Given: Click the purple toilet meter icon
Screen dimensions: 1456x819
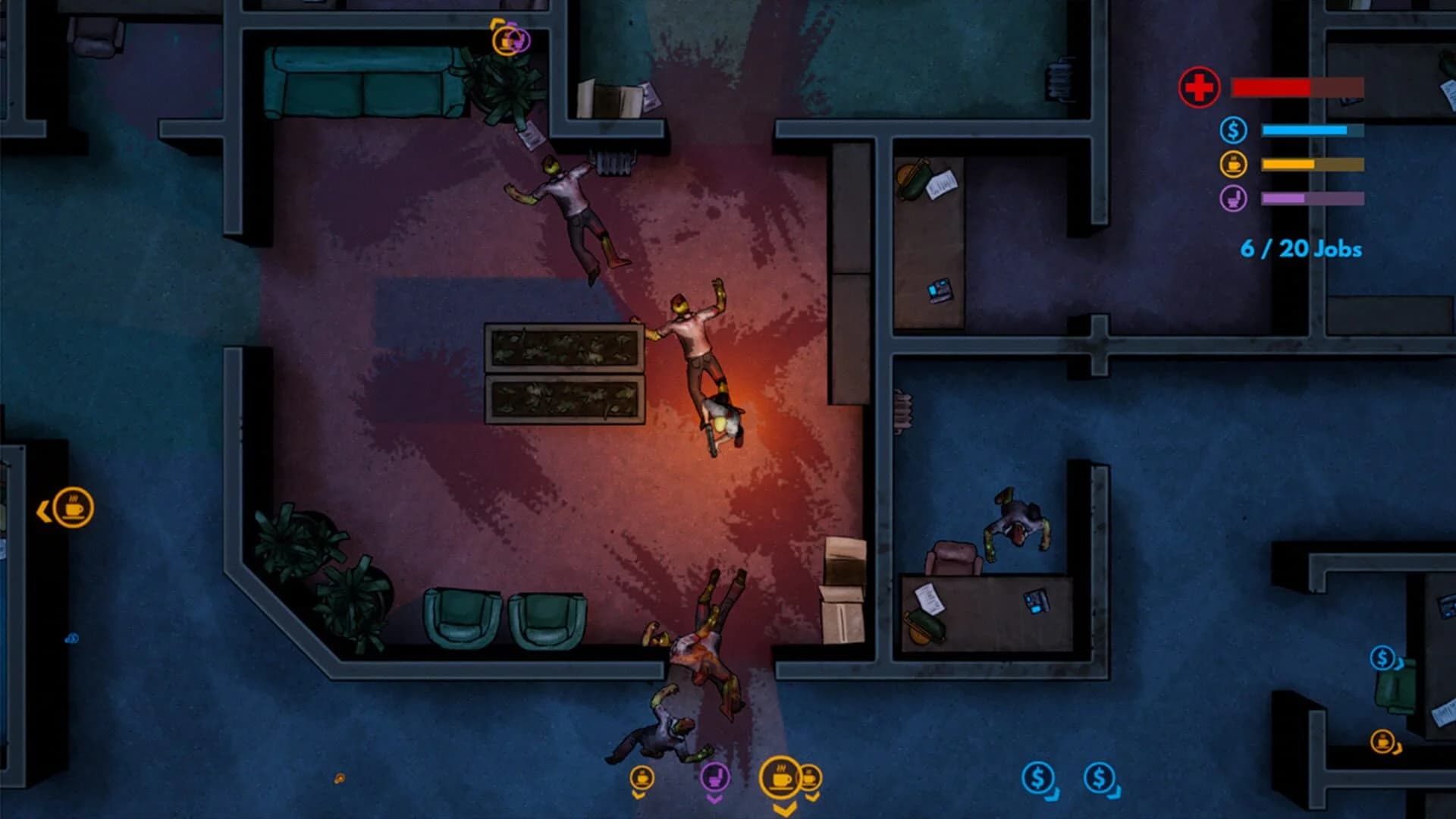Looking at the screenshot, I should tap(1235, 198).
